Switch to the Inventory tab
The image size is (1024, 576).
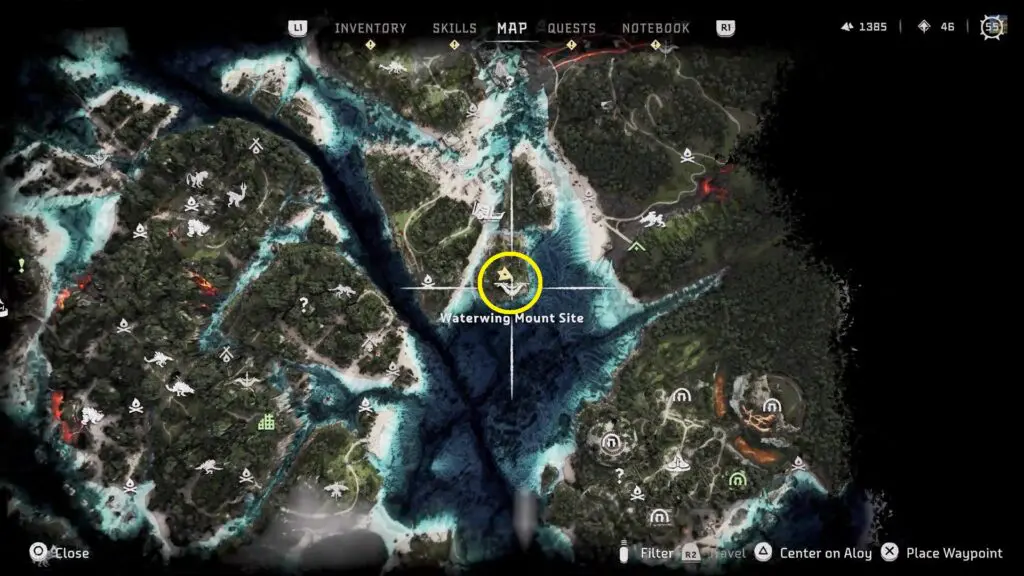pos(370,28)
